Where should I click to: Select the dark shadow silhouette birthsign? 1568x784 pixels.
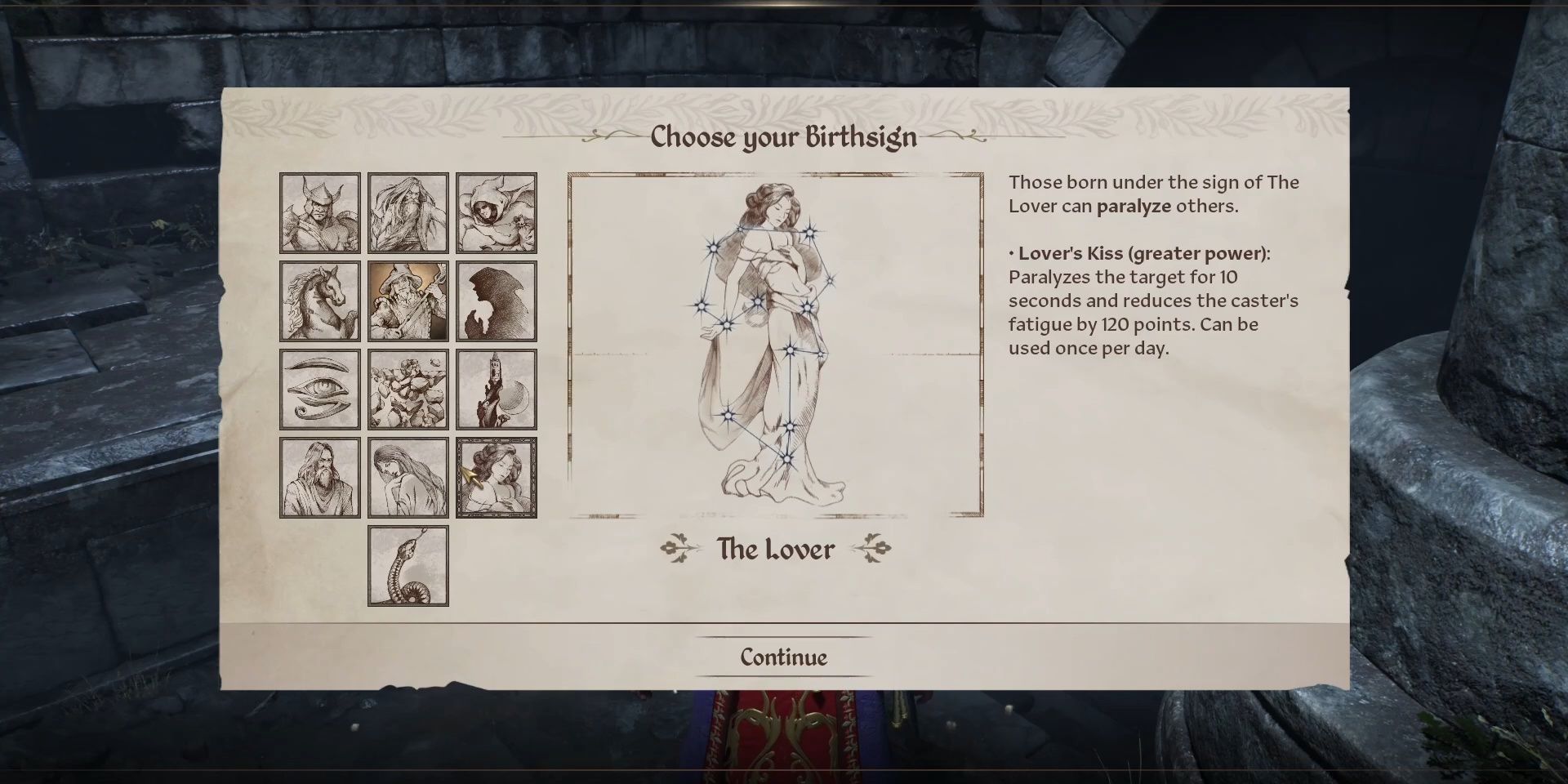(496, 301)
